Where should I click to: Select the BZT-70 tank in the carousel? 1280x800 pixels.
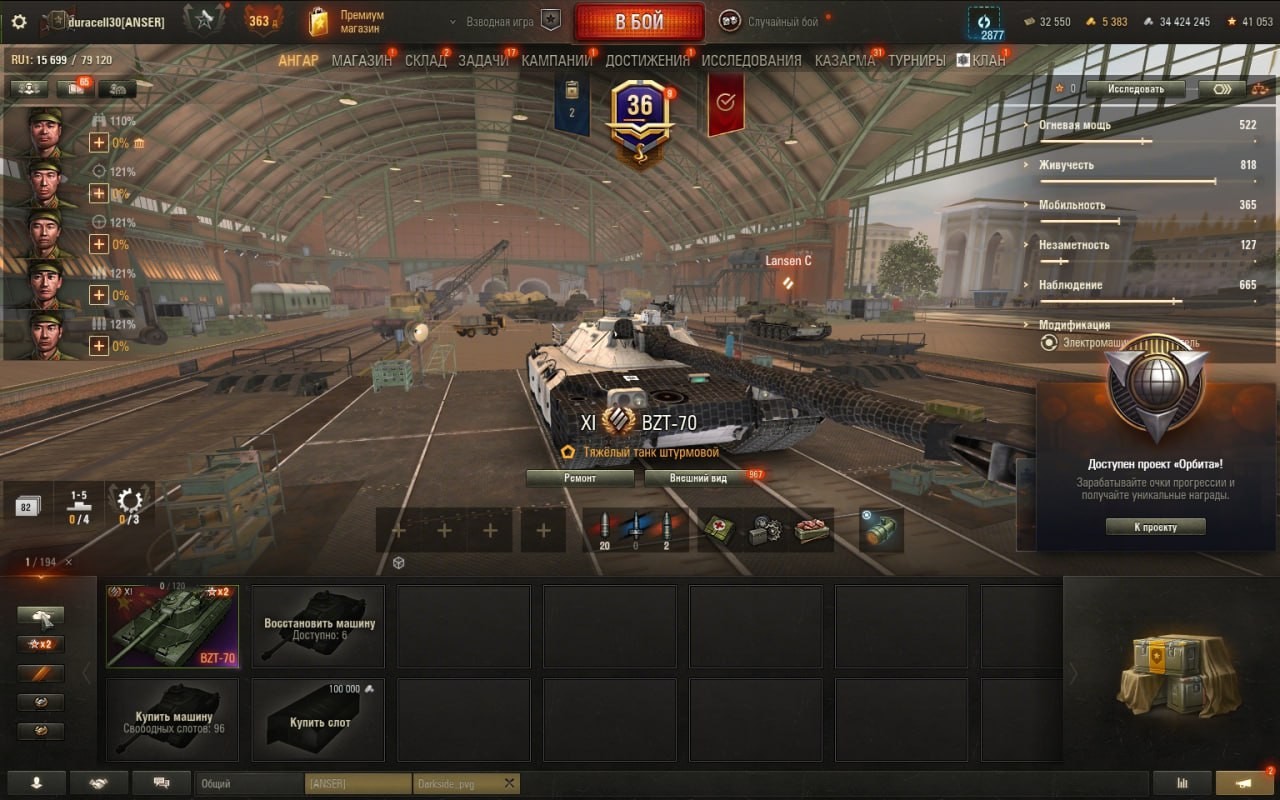pos(172,626)
